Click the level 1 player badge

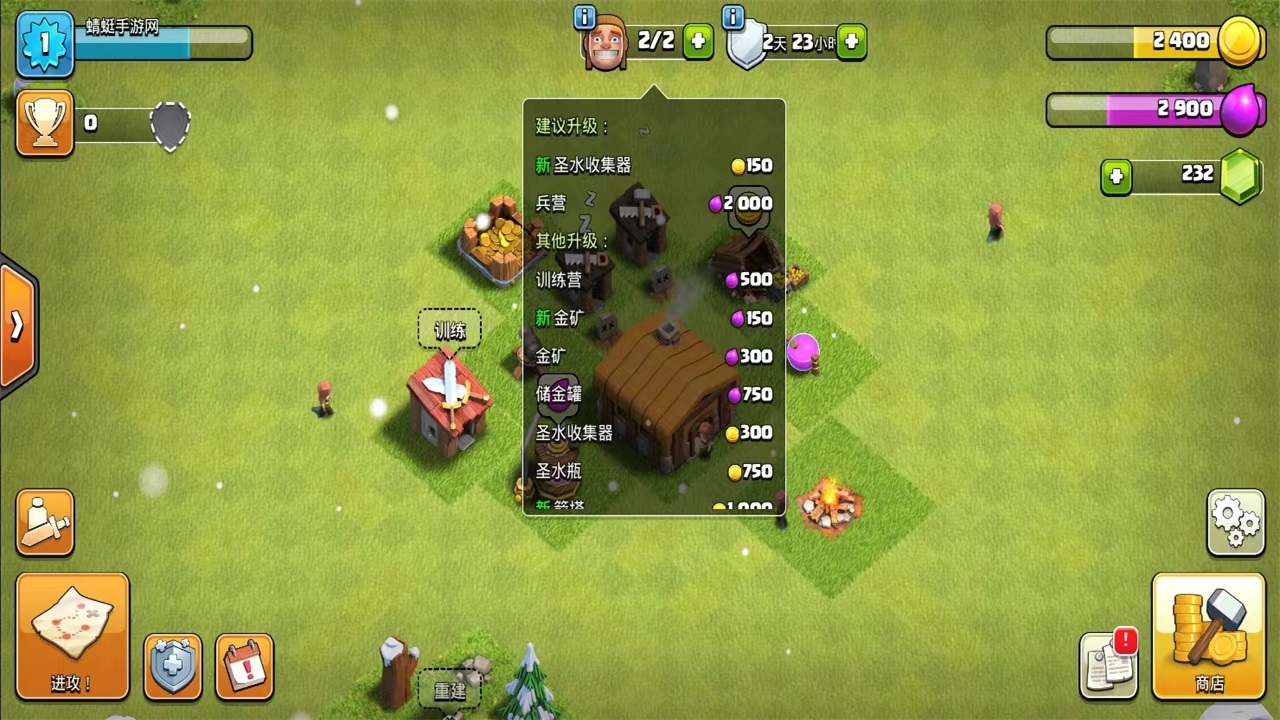click(45, 44)
